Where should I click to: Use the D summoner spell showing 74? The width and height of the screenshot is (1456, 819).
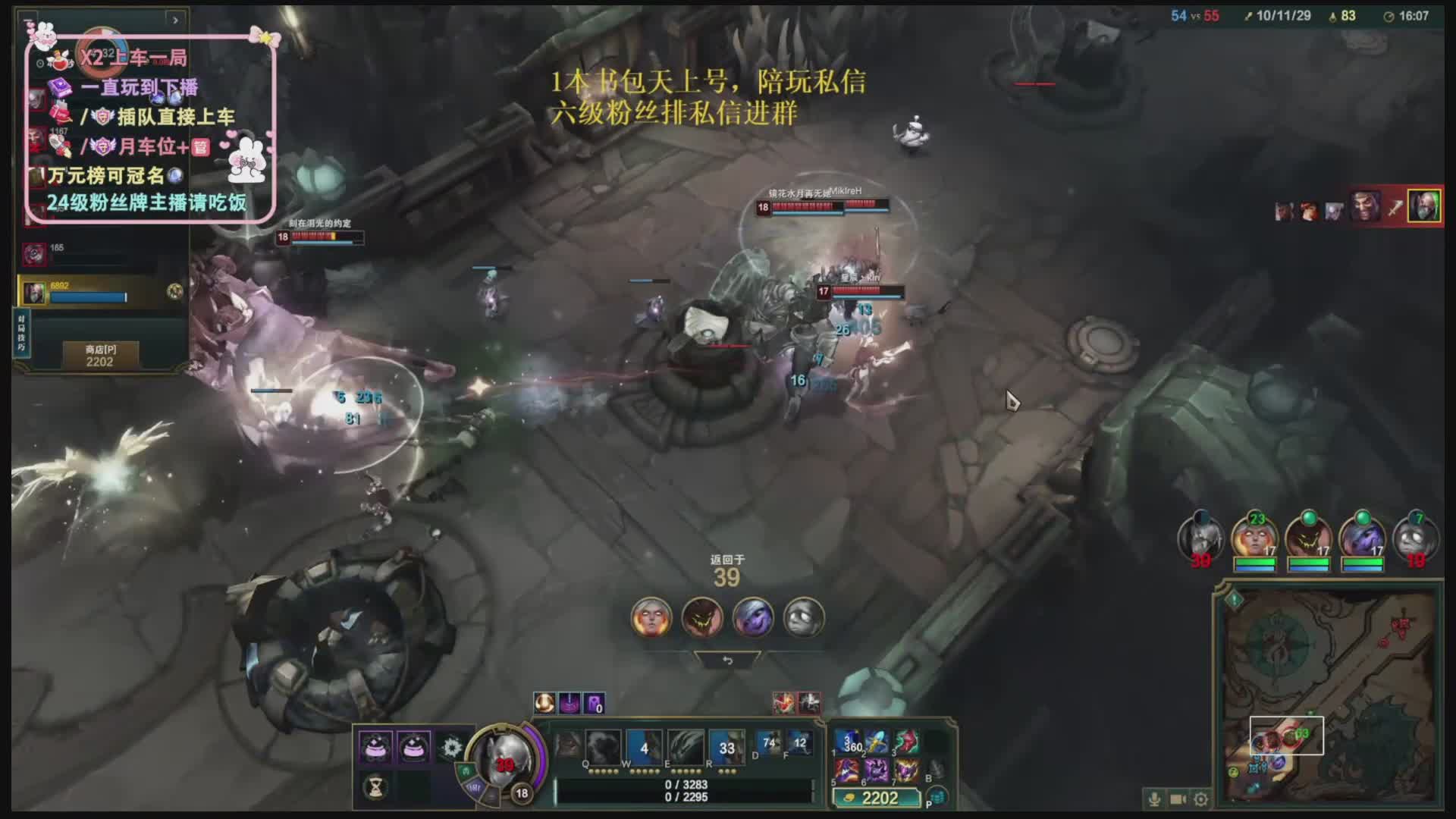[769, 744]
